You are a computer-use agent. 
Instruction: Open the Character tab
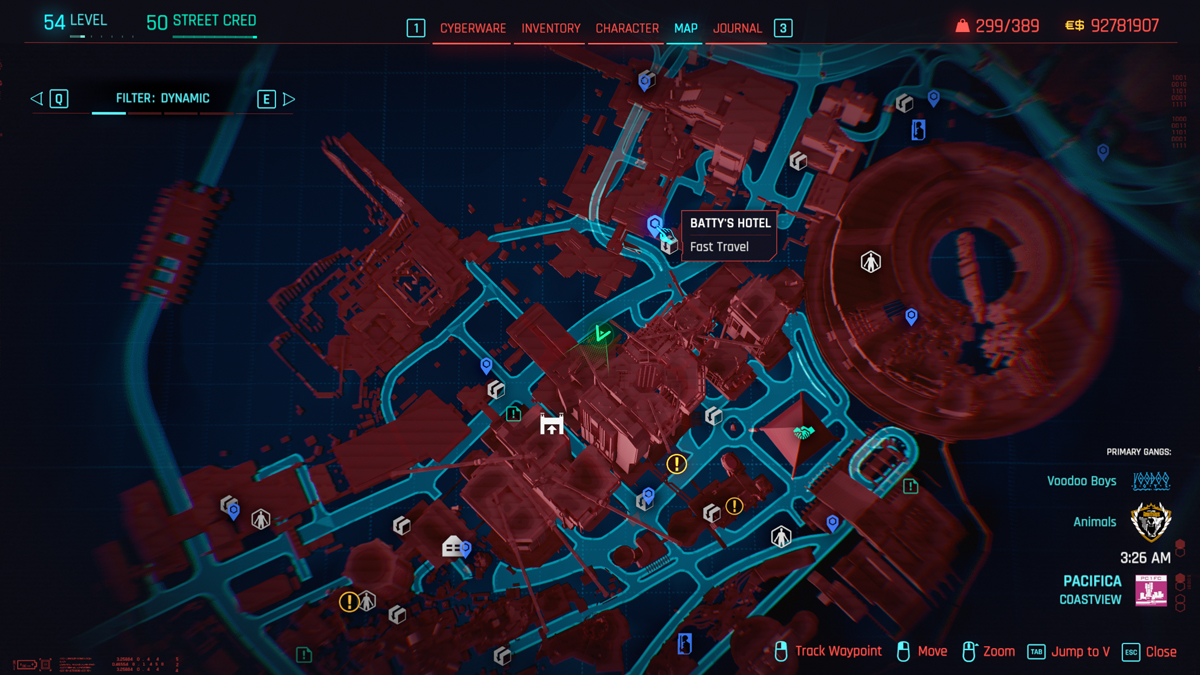click(627, 29)
